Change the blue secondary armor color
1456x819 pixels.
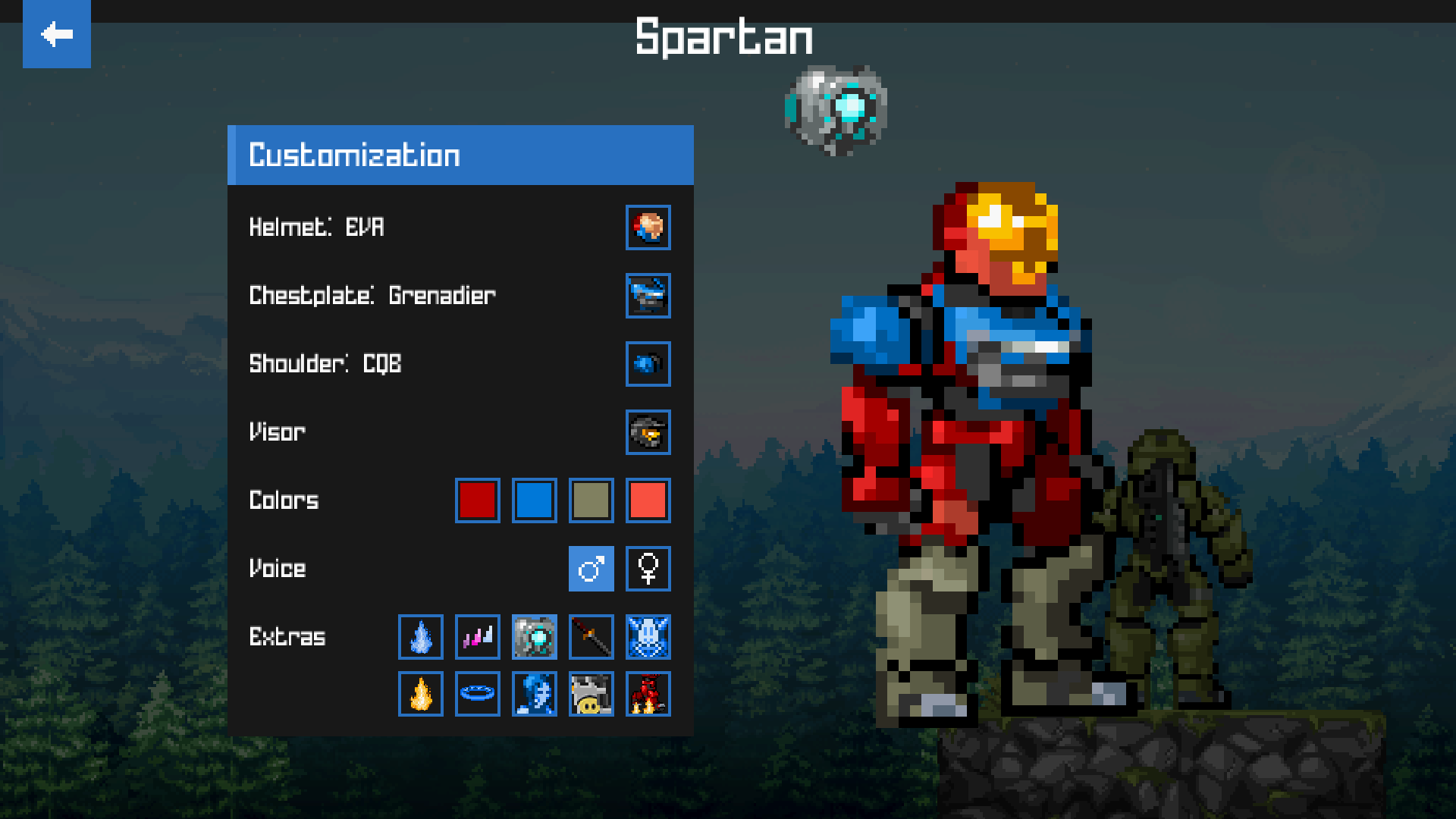[534, 500]
